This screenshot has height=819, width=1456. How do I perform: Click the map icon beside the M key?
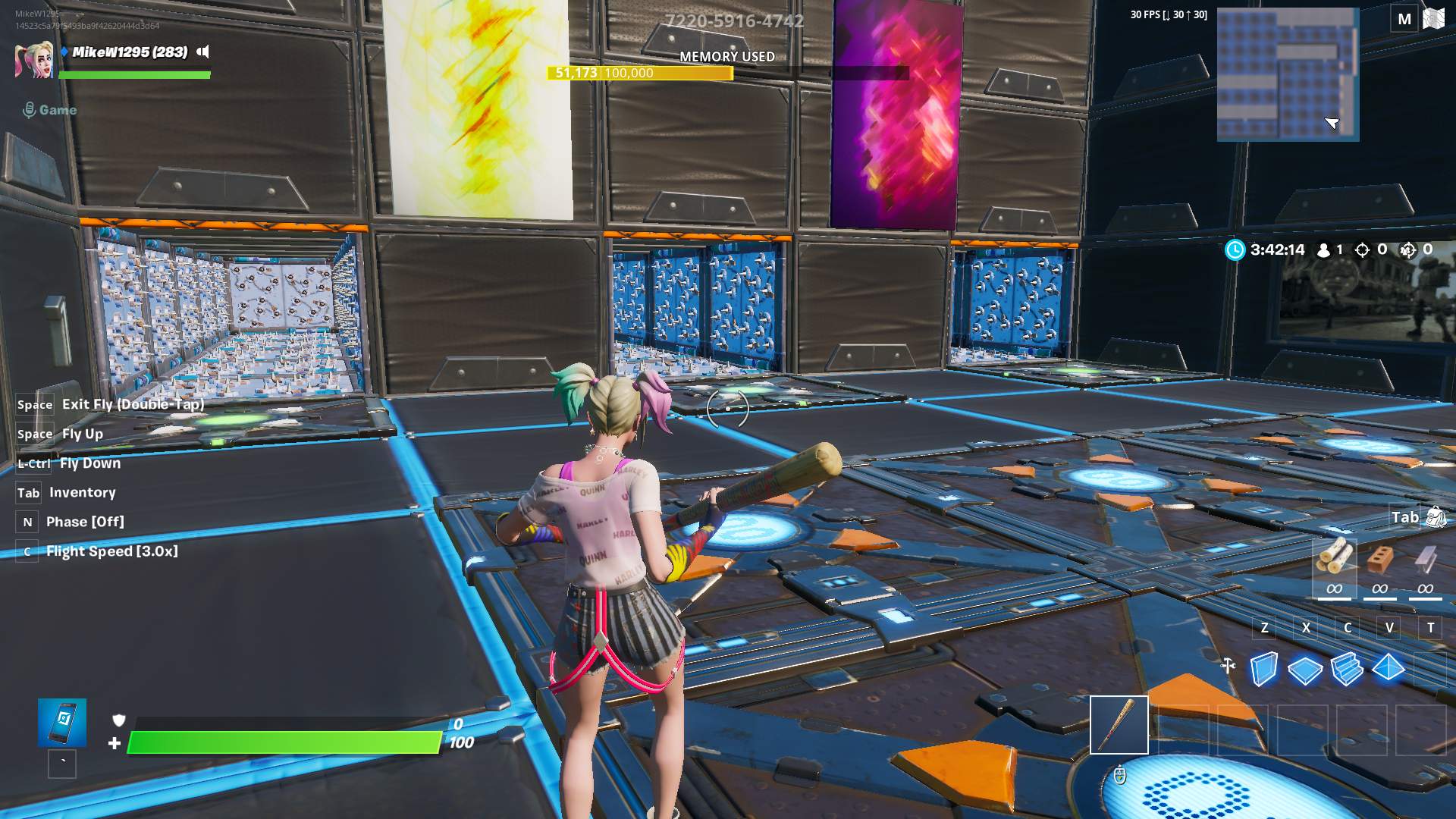[1436, 17]
